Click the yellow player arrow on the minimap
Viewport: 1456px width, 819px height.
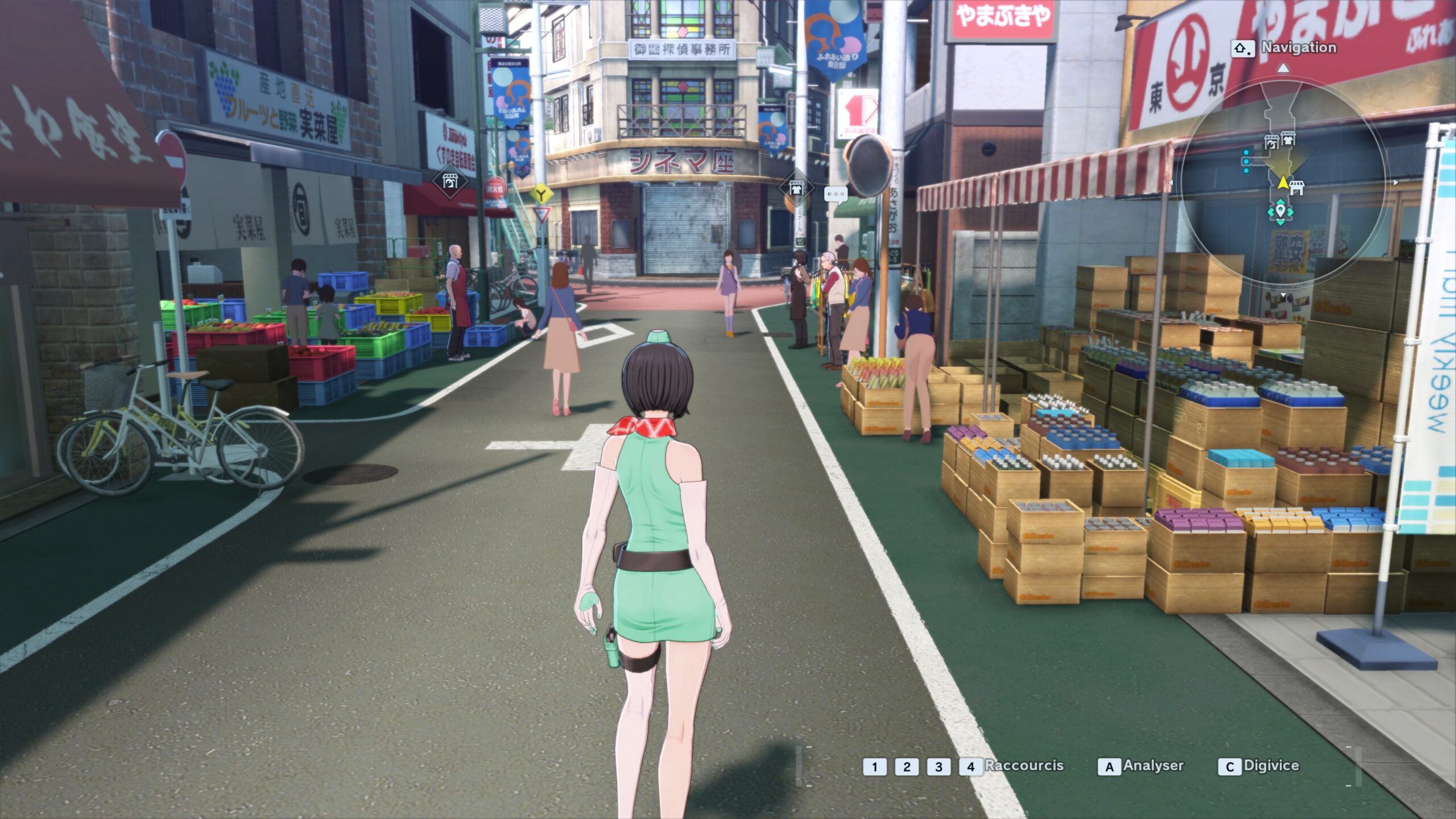1283,183
